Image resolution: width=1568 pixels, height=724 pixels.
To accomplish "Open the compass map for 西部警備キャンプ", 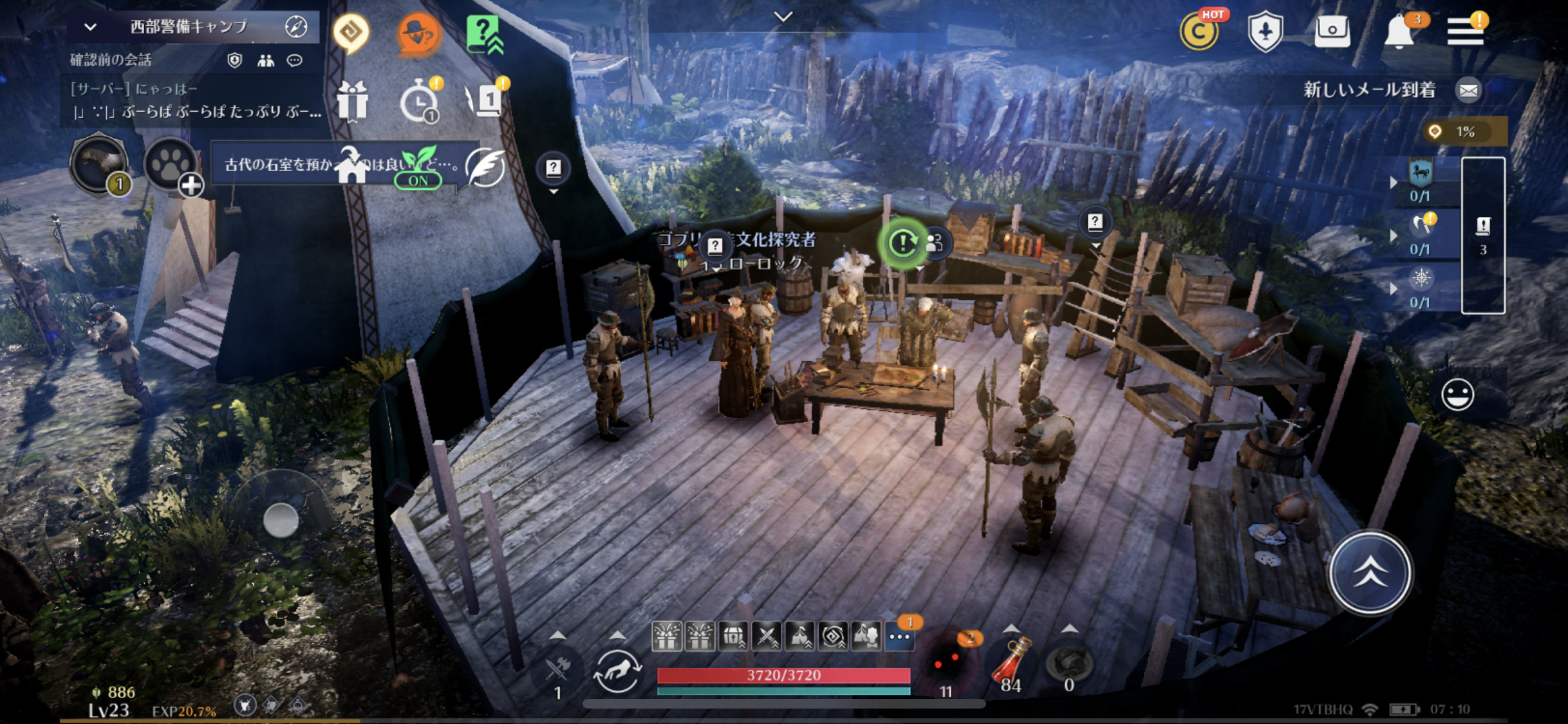I will (x=295, y=26).
